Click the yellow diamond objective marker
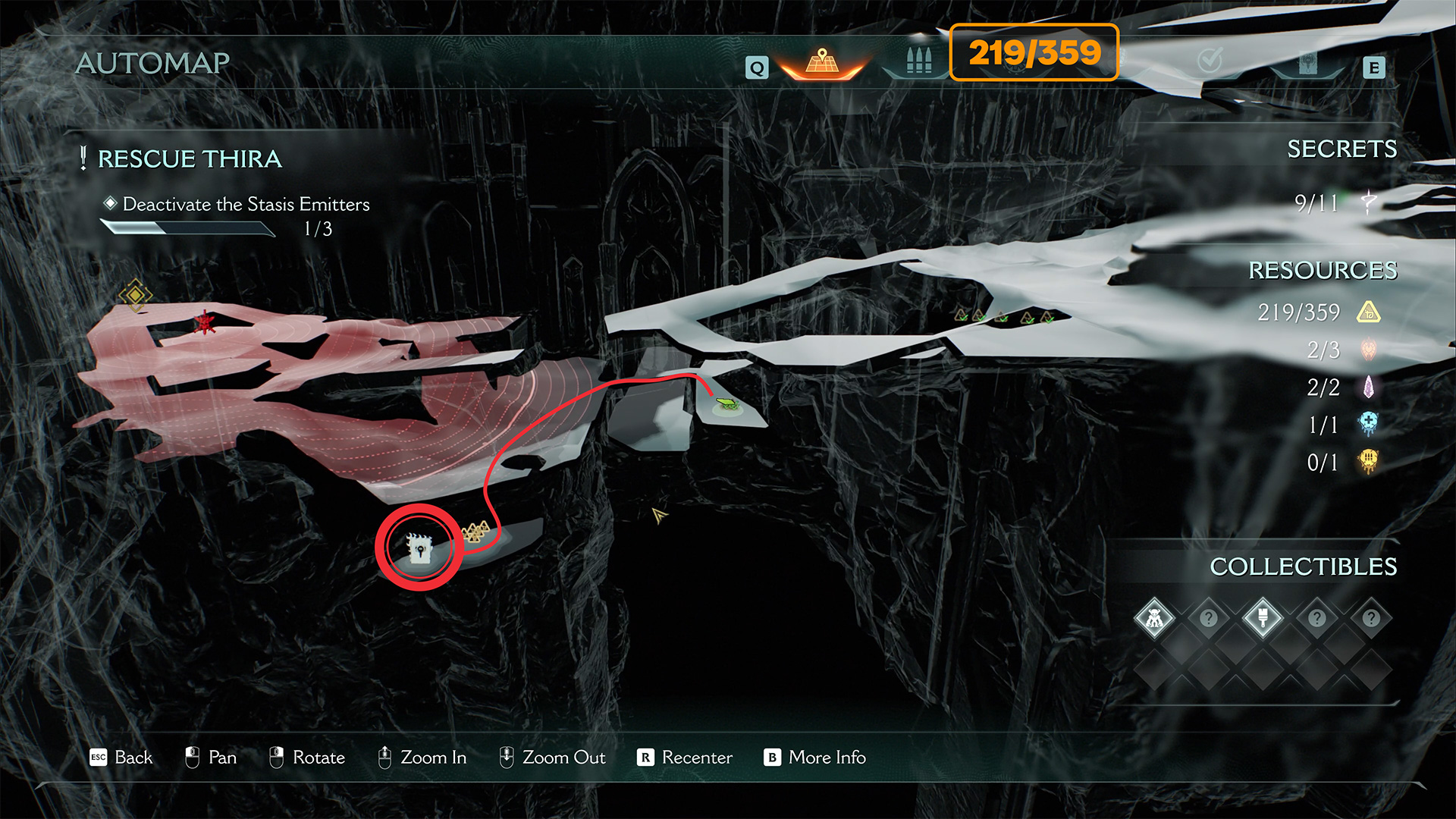The image size is (1456, 819). tap(135, 294)
